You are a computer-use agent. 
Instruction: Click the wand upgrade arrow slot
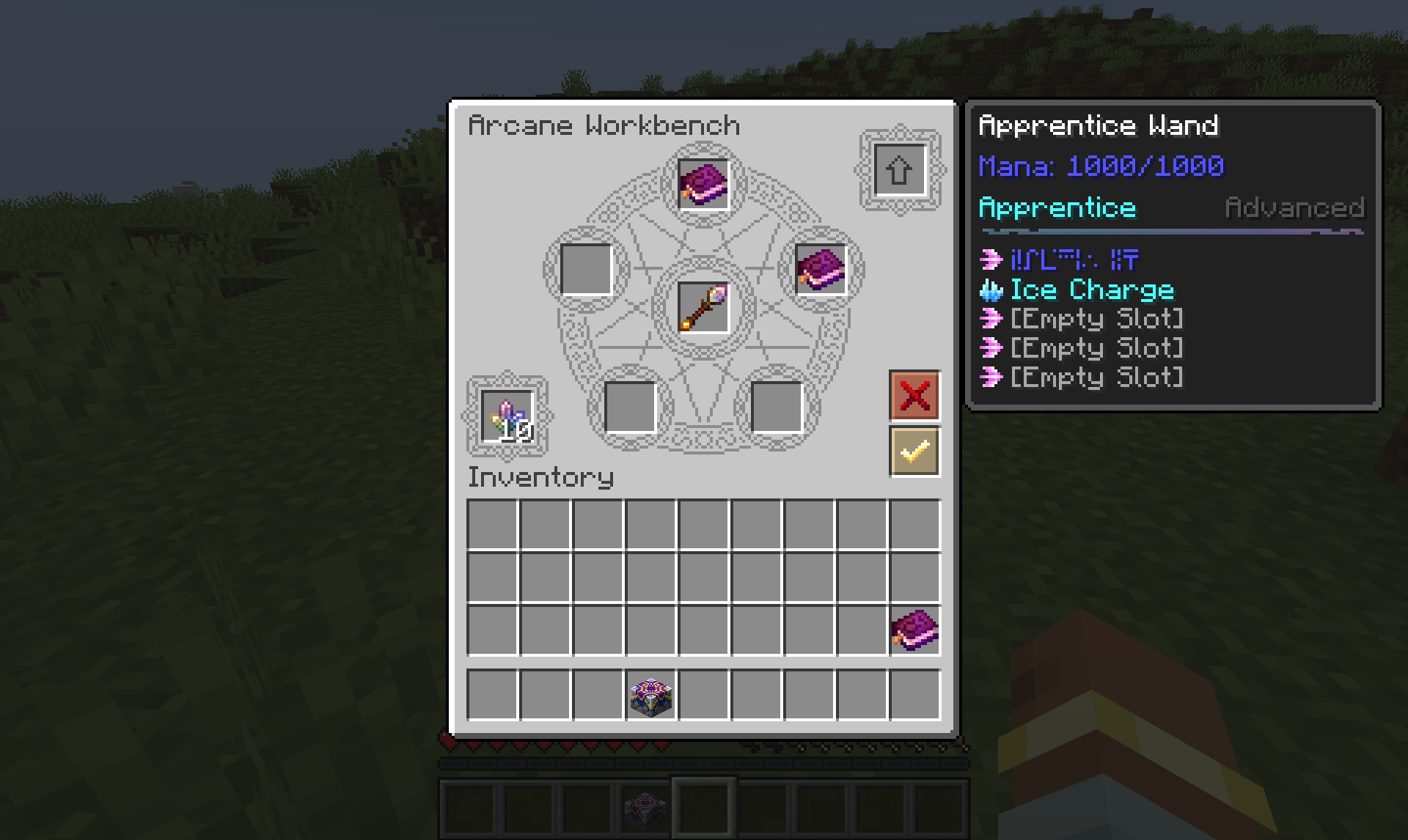[898, 170]
